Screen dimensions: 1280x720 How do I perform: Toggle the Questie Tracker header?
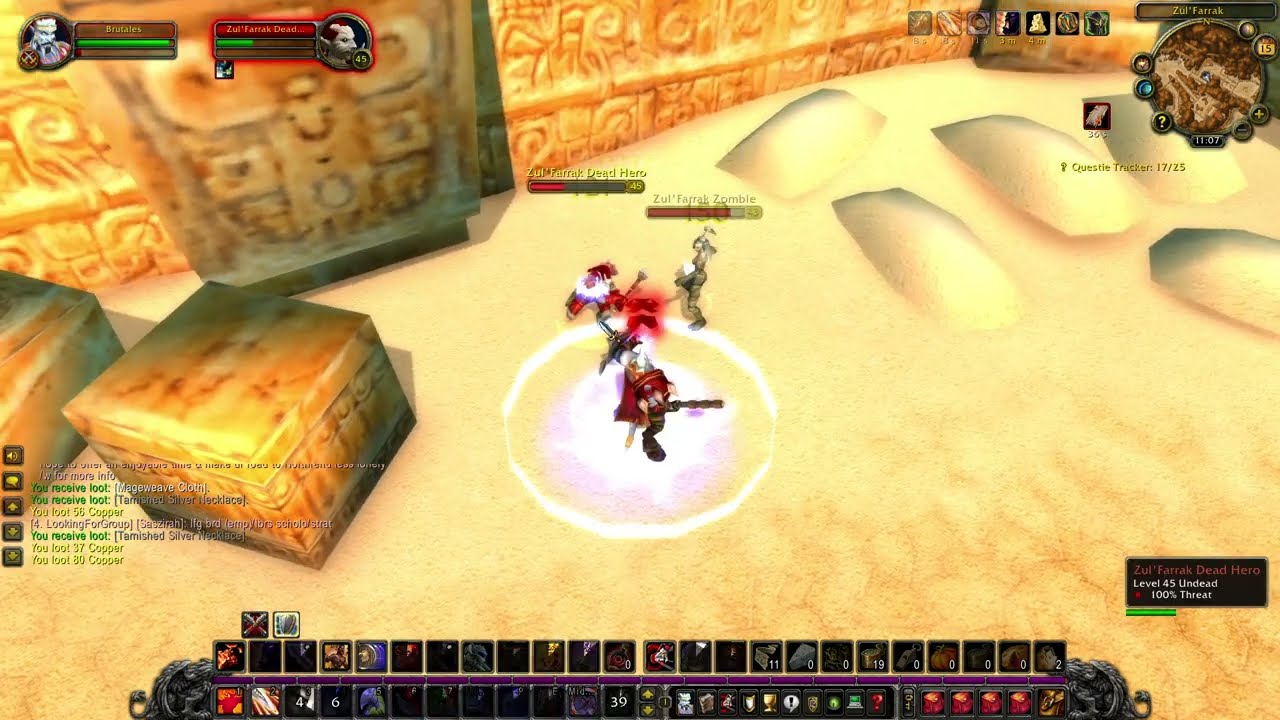pos(1123,167)
